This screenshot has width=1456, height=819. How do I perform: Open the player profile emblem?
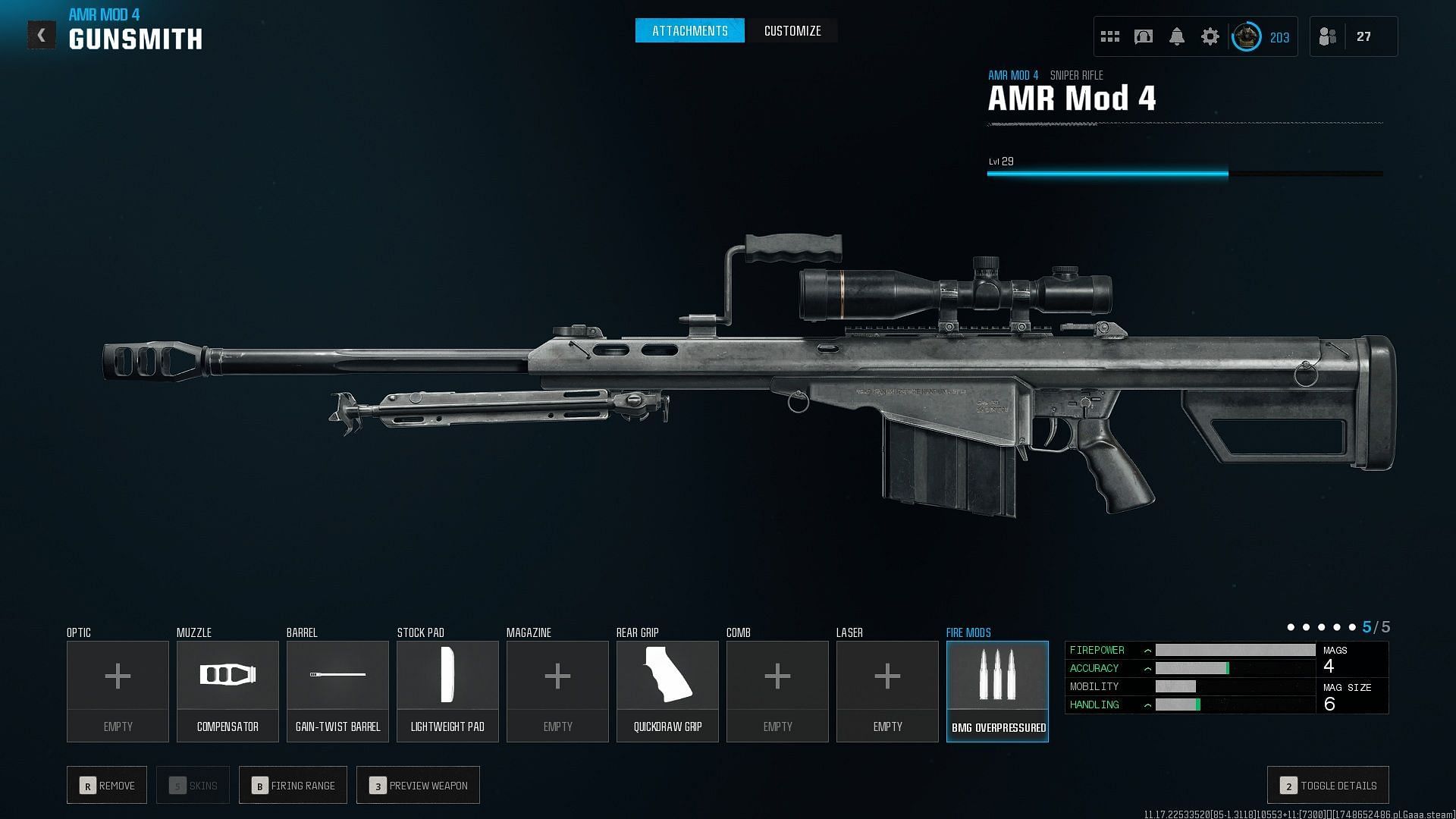[x=1246, y=36]
